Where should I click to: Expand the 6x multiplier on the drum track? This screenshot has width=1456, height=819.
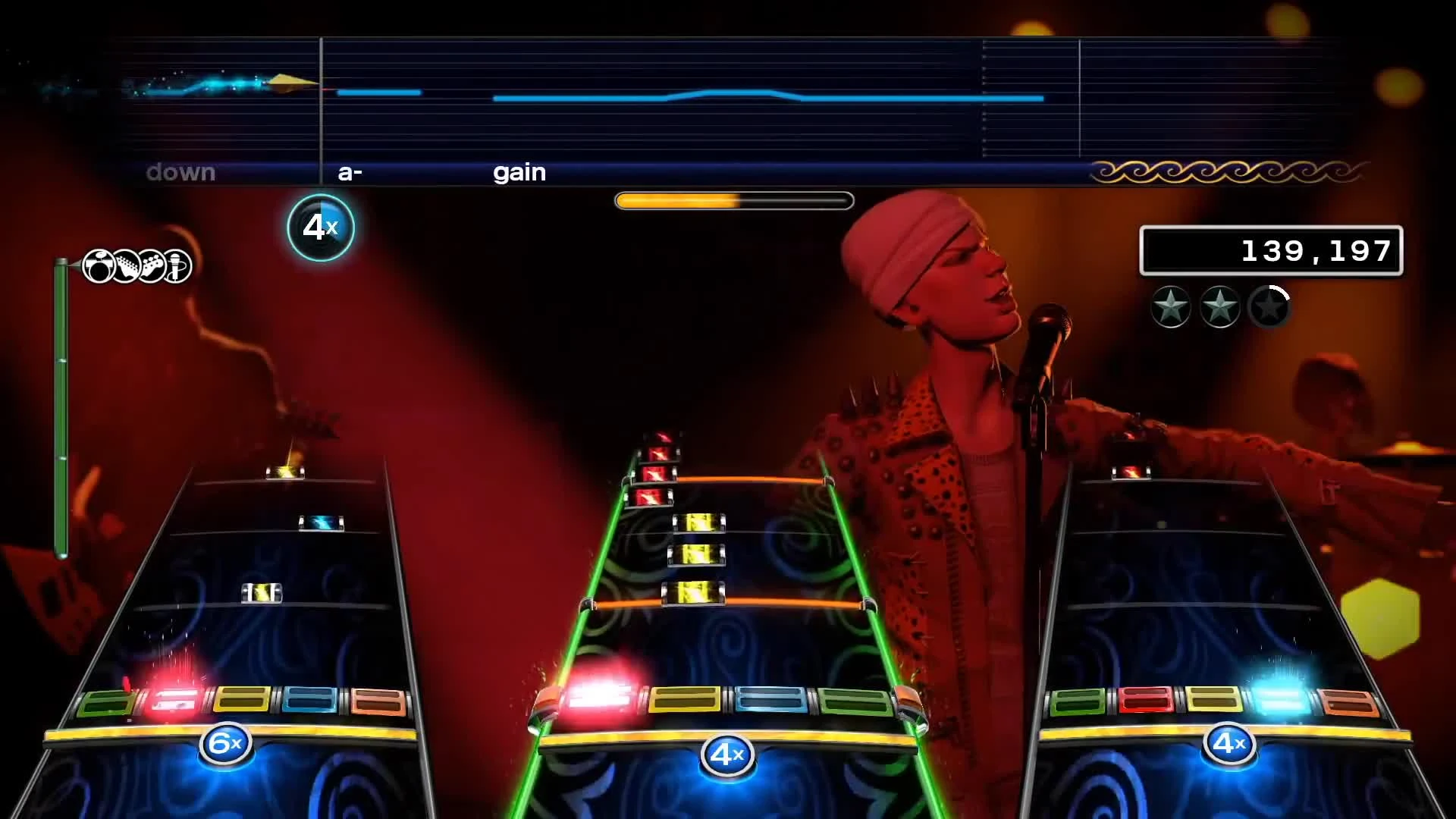[x=224, y=744]
